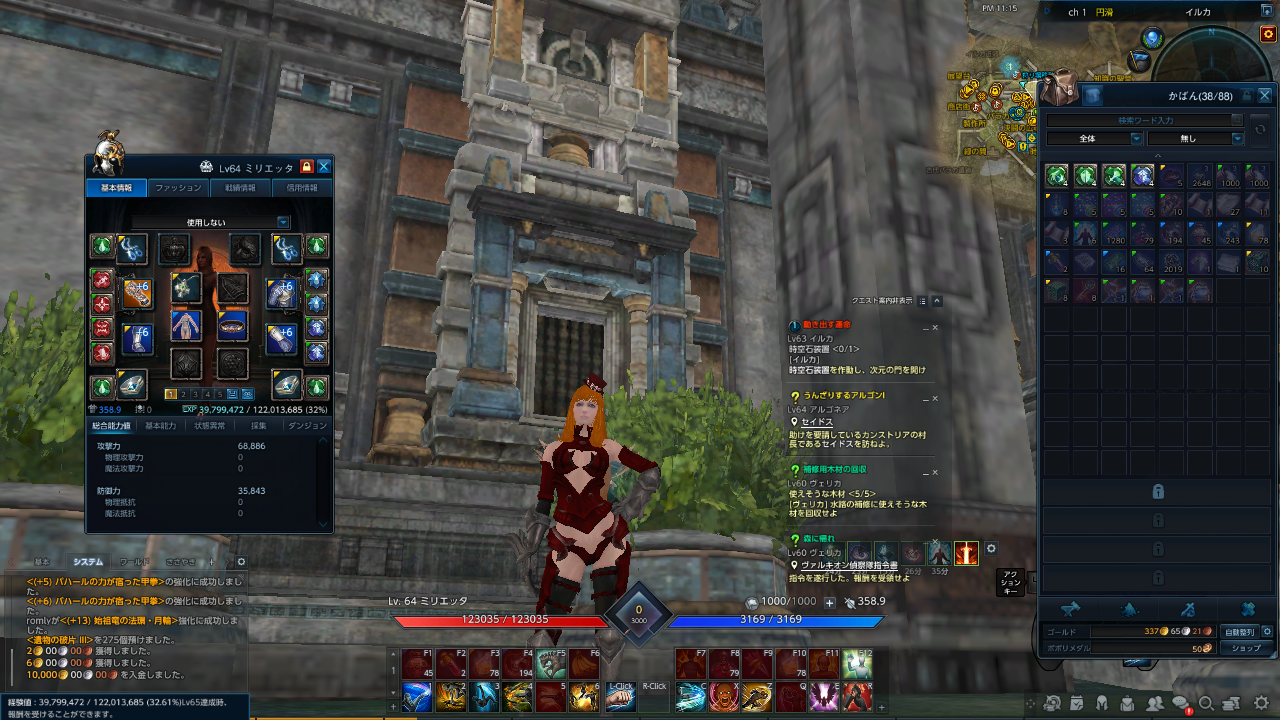Click the helmet character icon on the bottom bar
The image size is (1280, 720).
(1103, 703)
